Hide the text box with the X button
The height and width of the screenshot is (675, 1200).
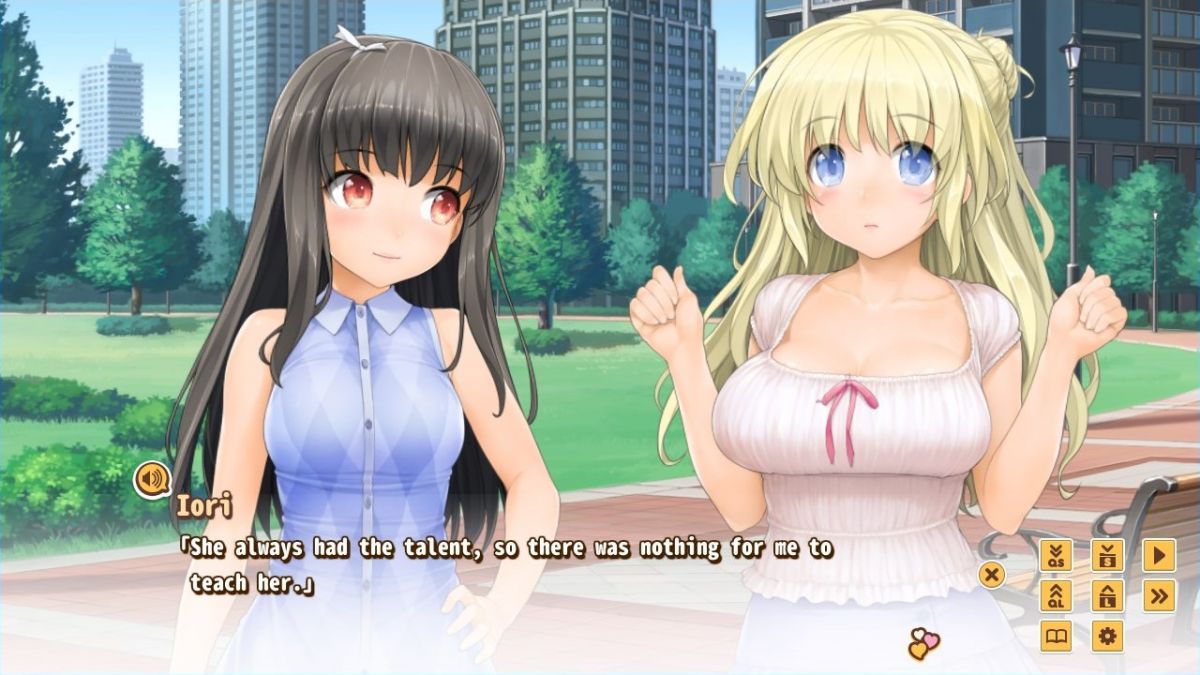tap(991, 575)
